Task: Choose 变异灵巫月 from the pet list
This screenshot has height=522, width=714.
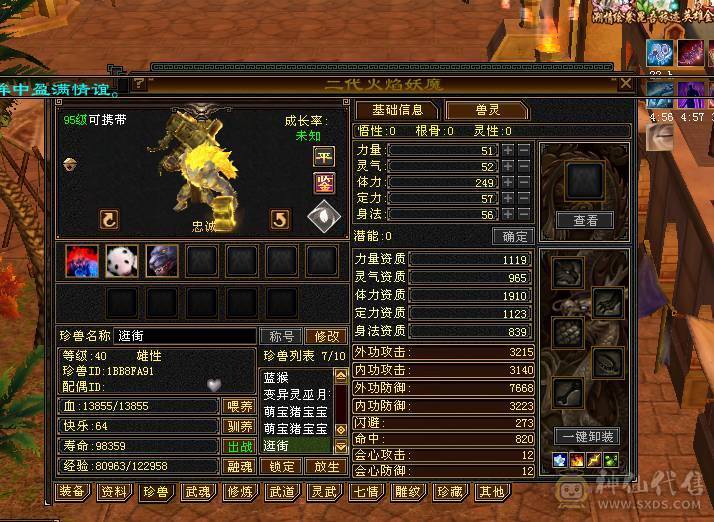Action: [x=295, y=395]
